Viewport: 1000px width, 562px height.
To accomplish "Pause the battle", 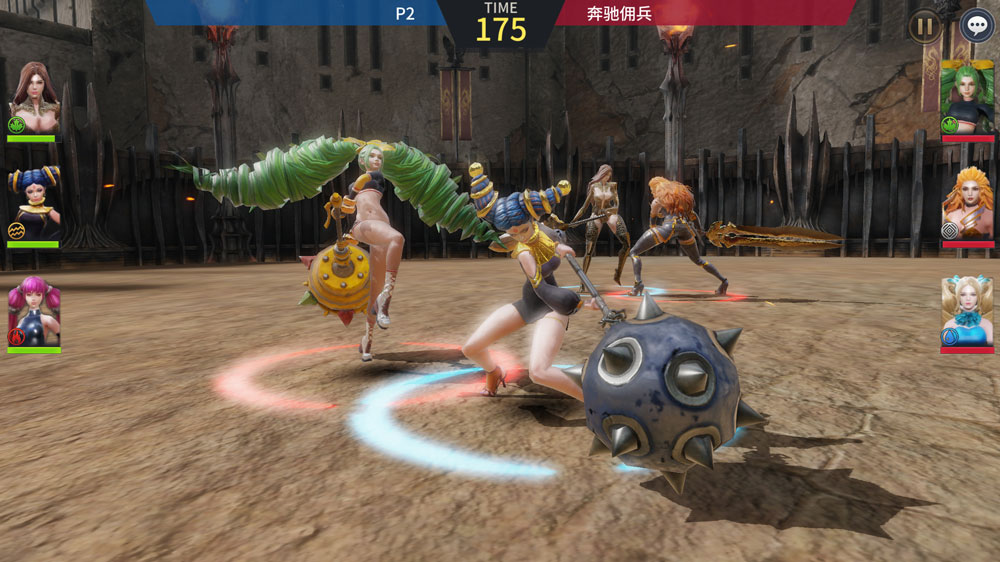I will point(924,26).
